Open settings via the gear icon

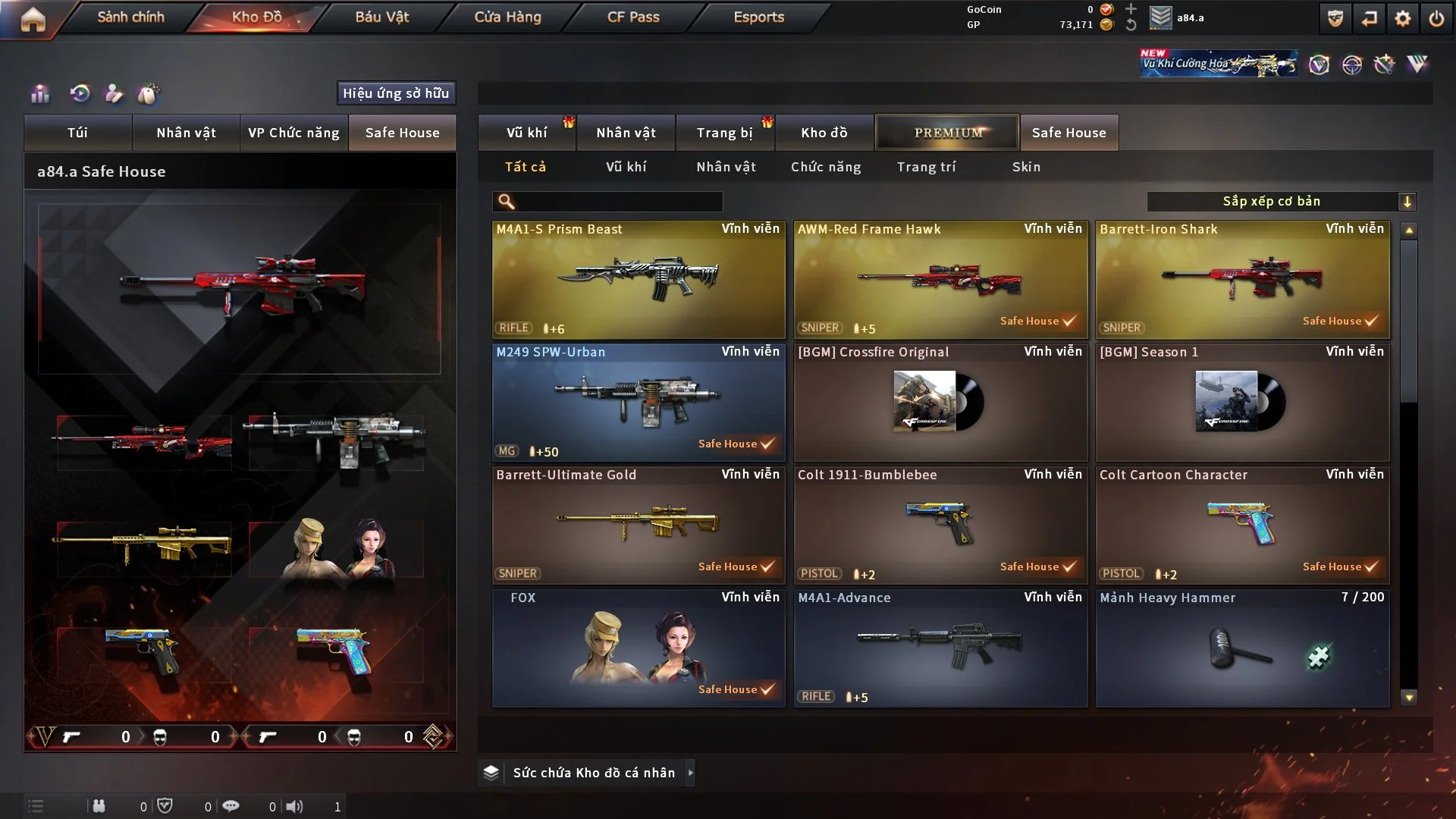1402,19
